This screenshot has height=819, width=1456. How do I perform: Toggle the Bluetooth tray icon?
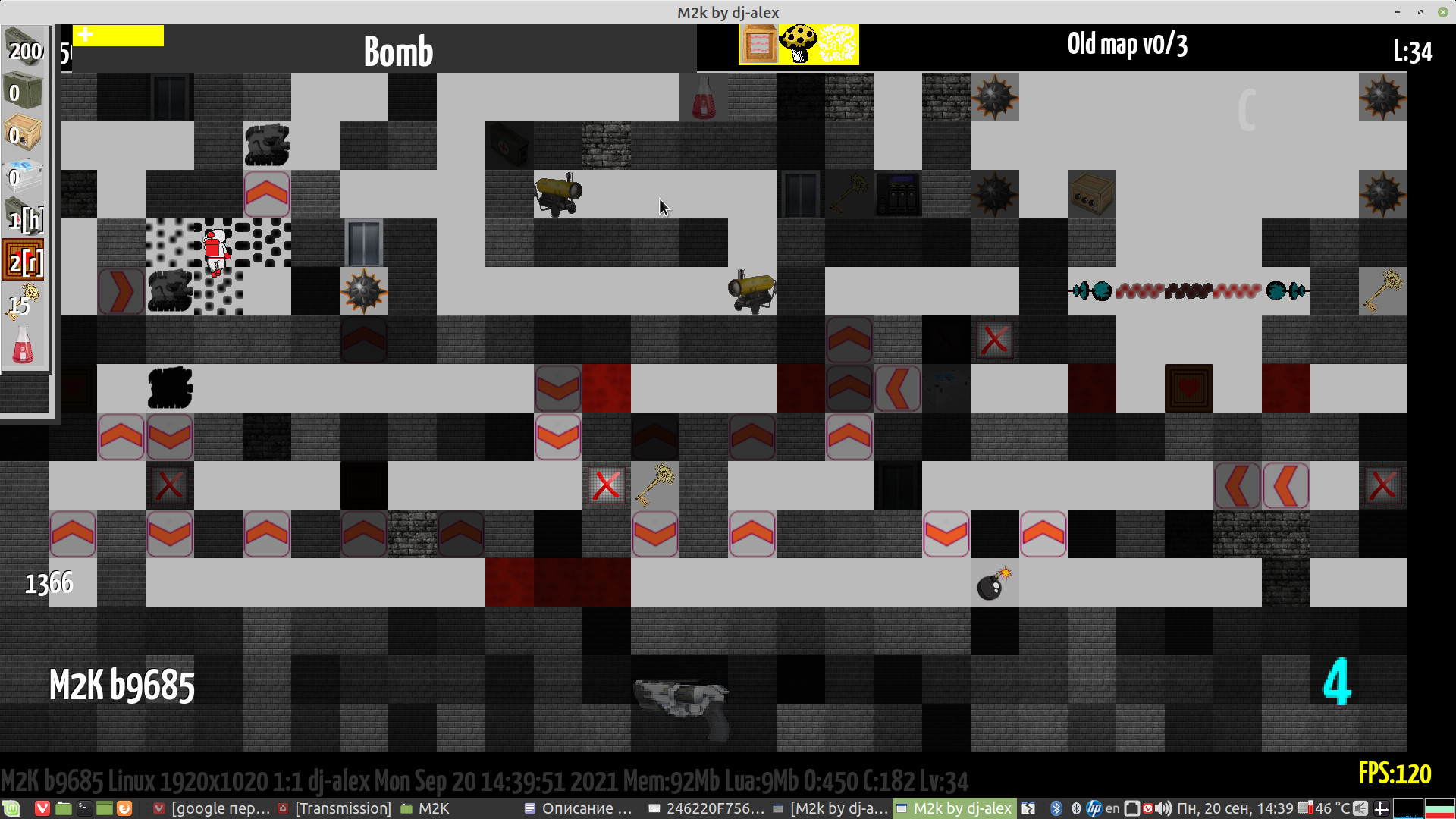[1055, 808]
